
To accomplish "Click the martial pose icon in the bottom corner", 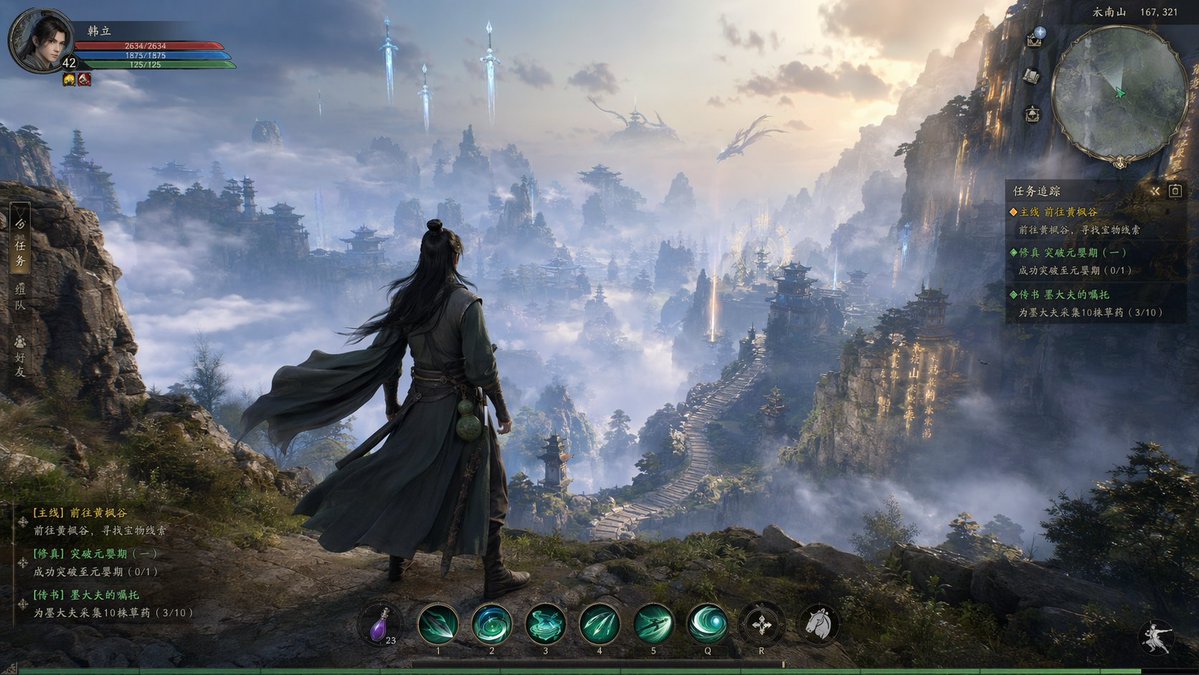I will pos(1158,638).
